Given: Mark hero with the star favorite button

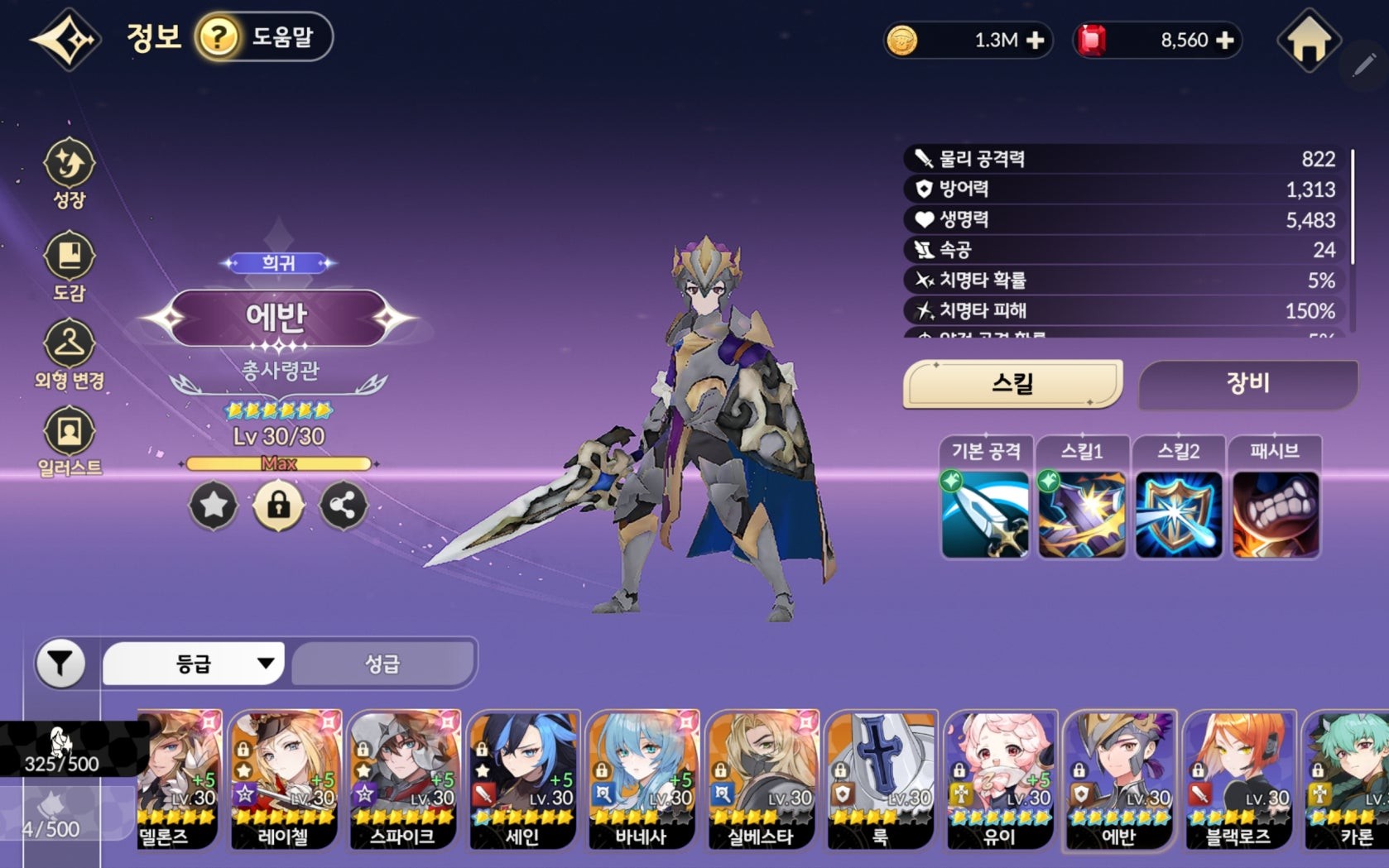Looking at the screenshot, I should [x=214, y=506].
